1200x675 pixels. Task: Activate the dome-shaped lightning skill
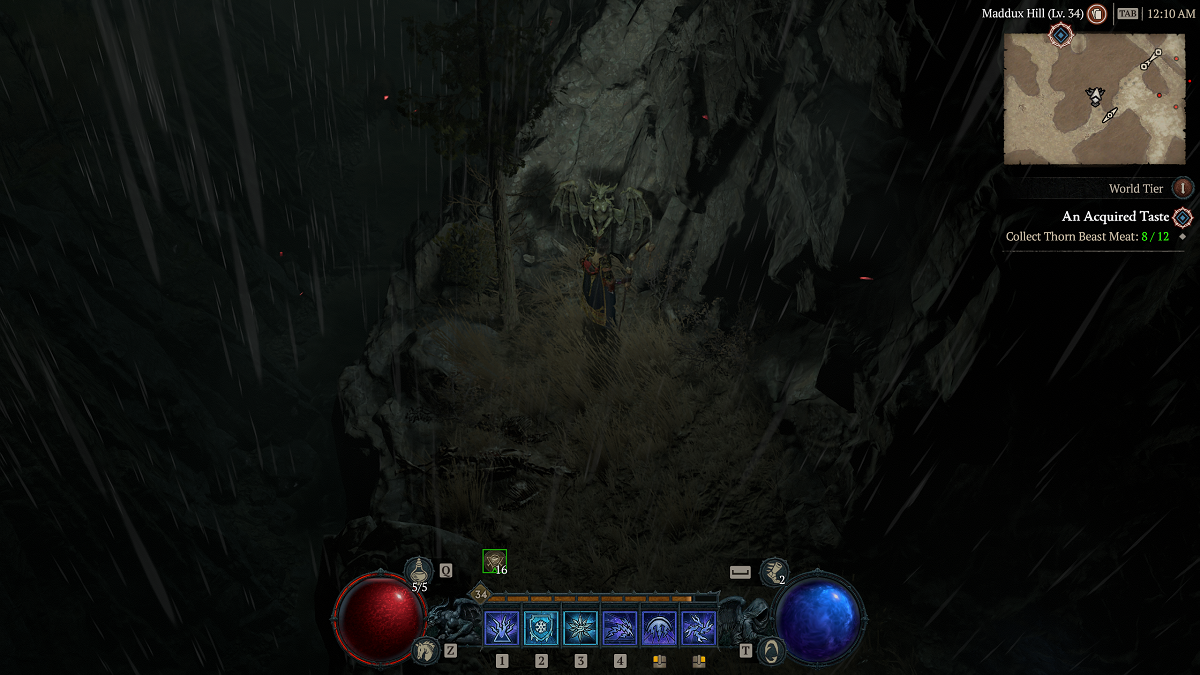[659, 628]
